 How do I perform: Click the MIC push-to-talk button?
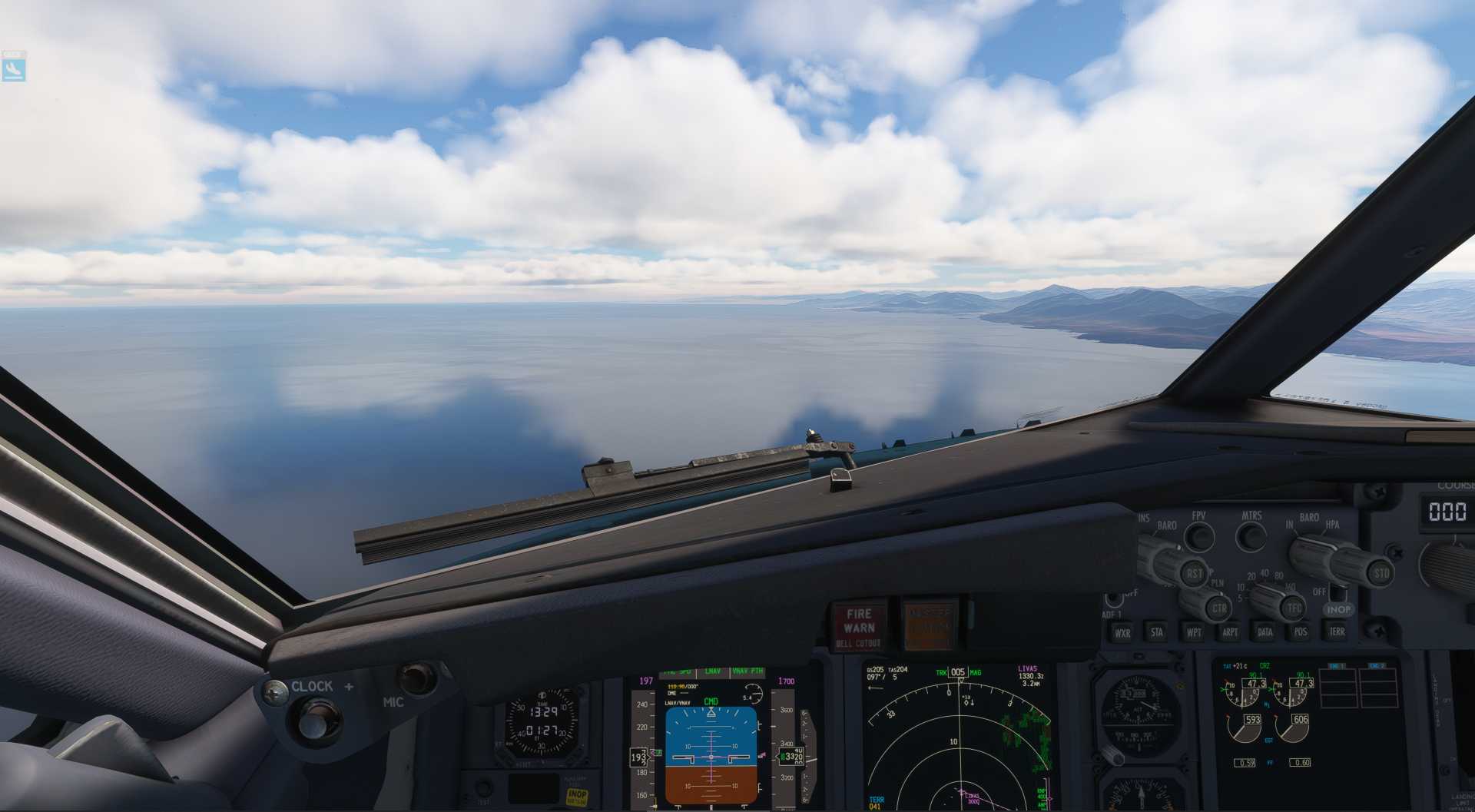(416, 678)
